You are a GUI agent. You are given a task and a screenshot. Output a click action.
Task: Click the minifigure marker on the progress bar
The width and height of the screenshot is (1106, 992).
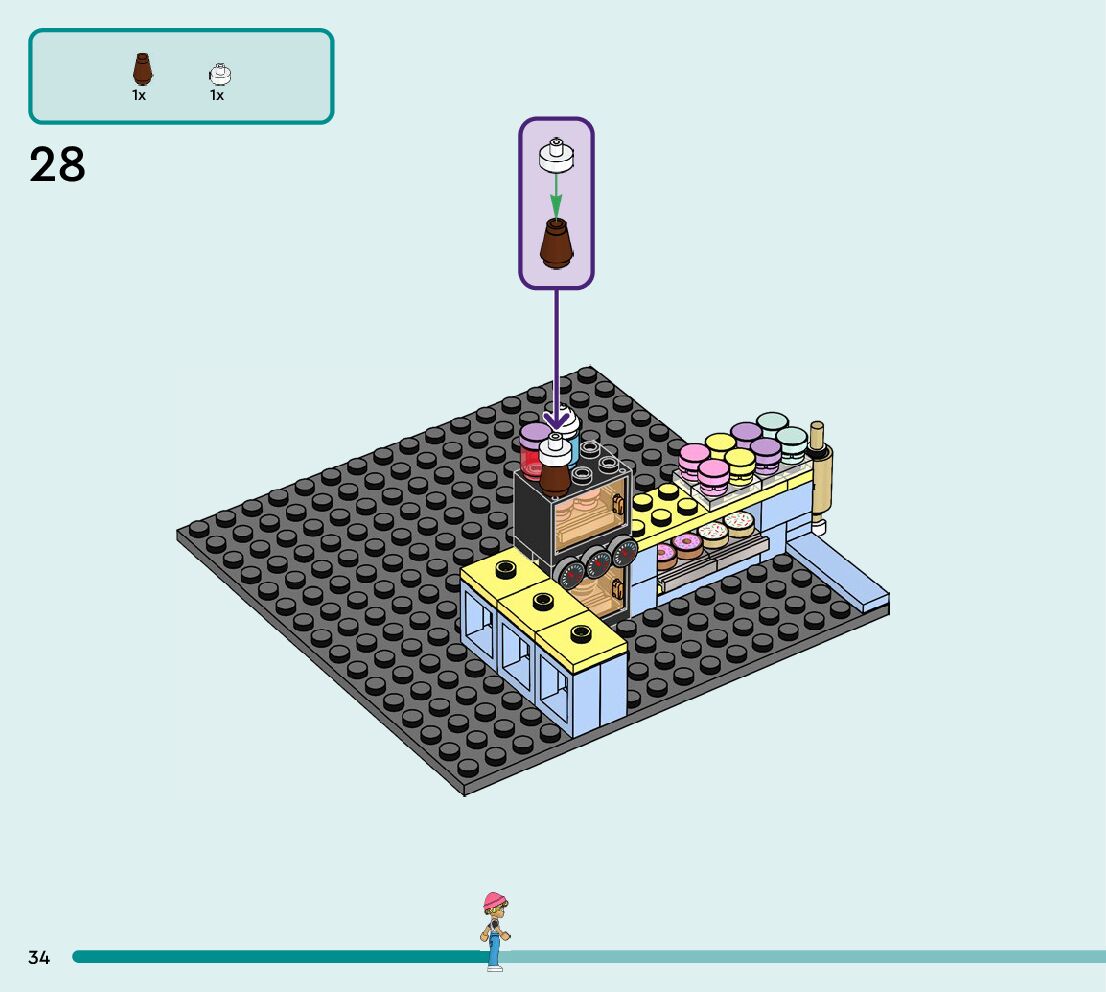coord(494,931)
